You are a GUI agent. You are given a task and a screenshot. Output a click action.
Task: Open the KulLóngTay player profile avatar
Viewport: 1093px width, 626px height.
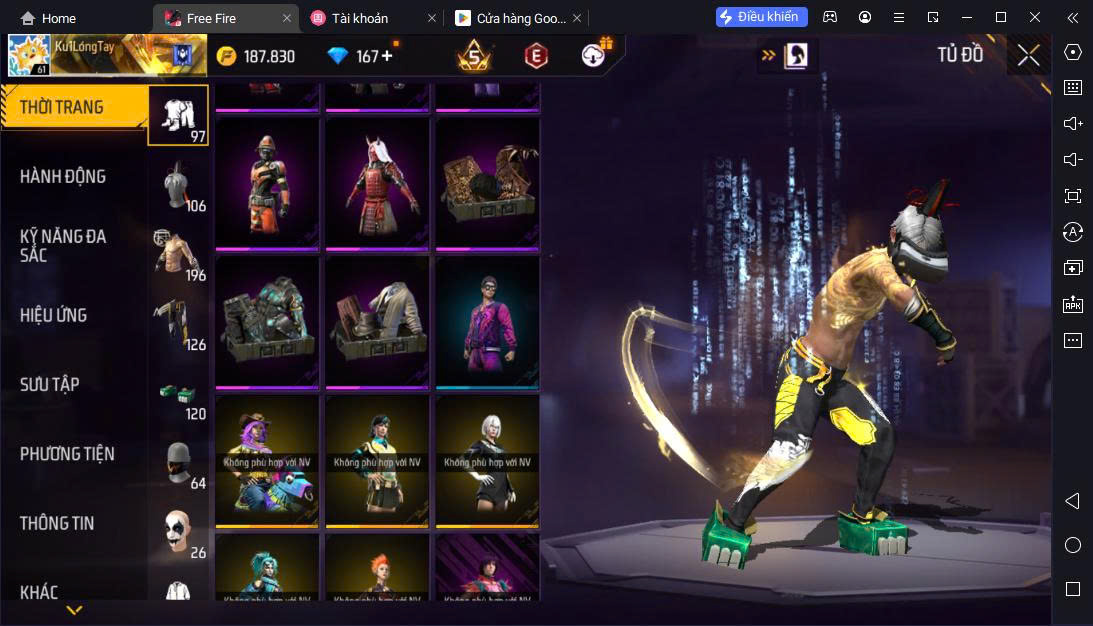[x=29, y=56]
